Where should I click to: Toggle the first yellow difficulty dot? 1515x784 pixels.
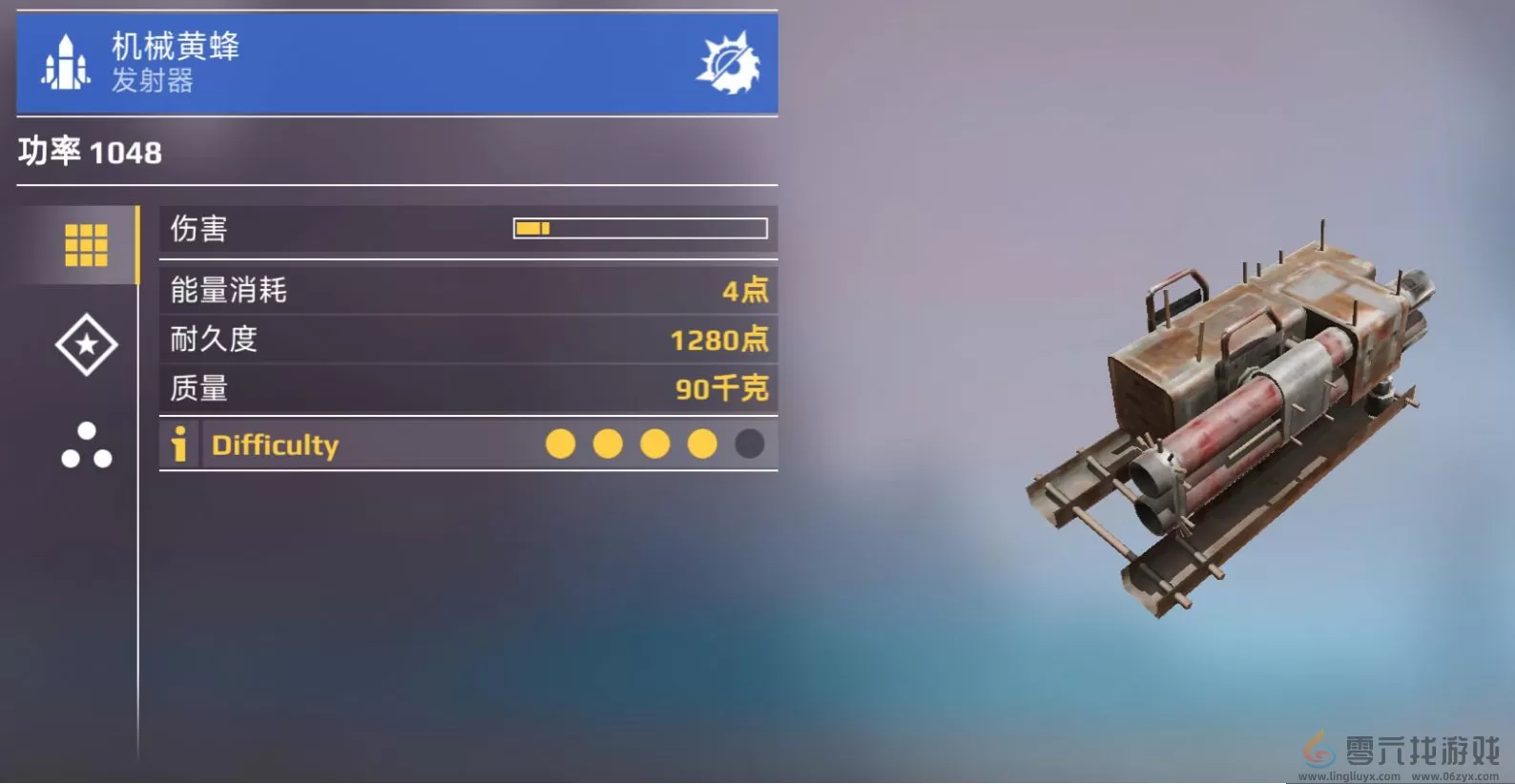coord(560,444)
